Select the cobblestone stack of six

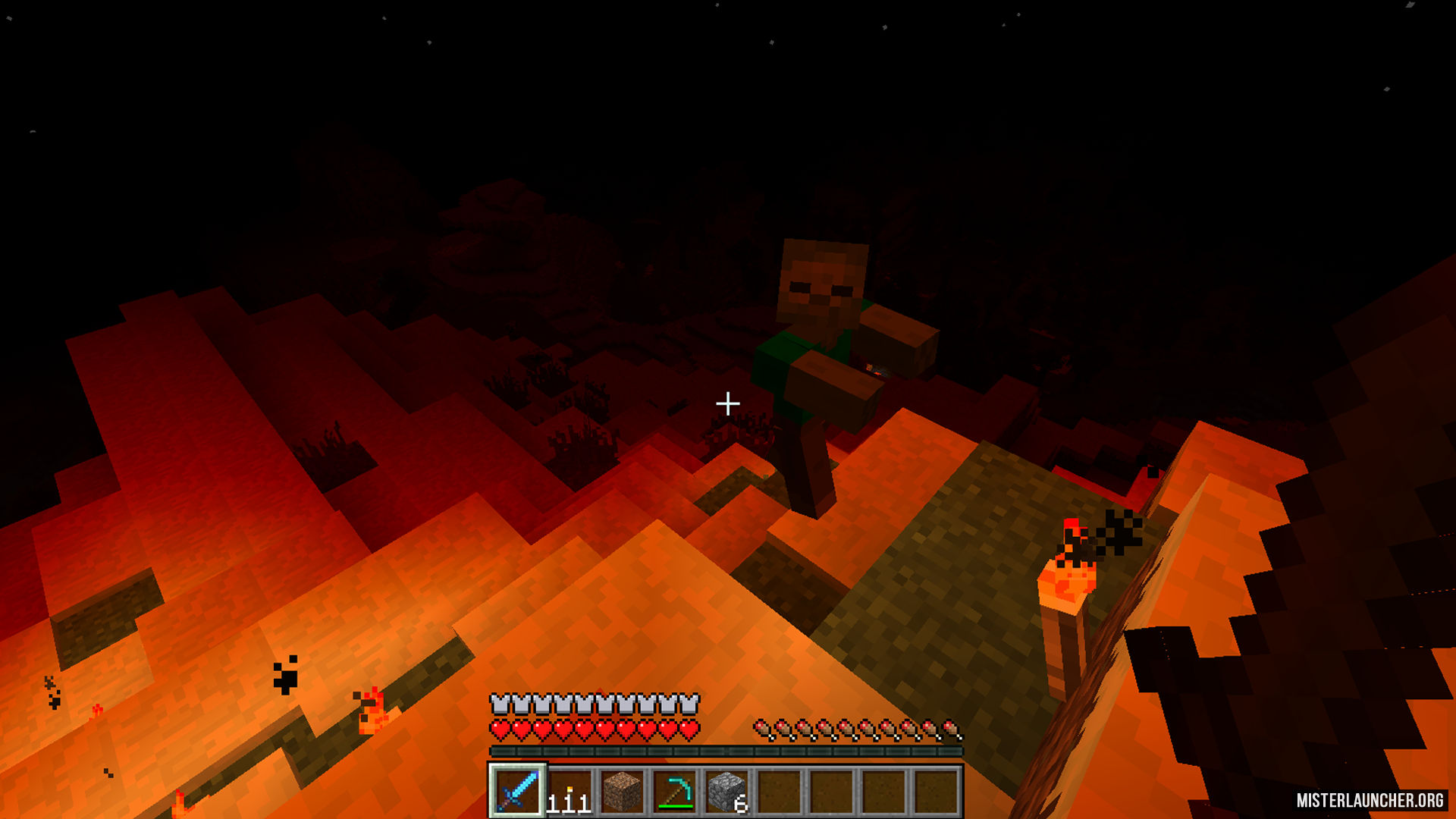click(x=727, y=791)
